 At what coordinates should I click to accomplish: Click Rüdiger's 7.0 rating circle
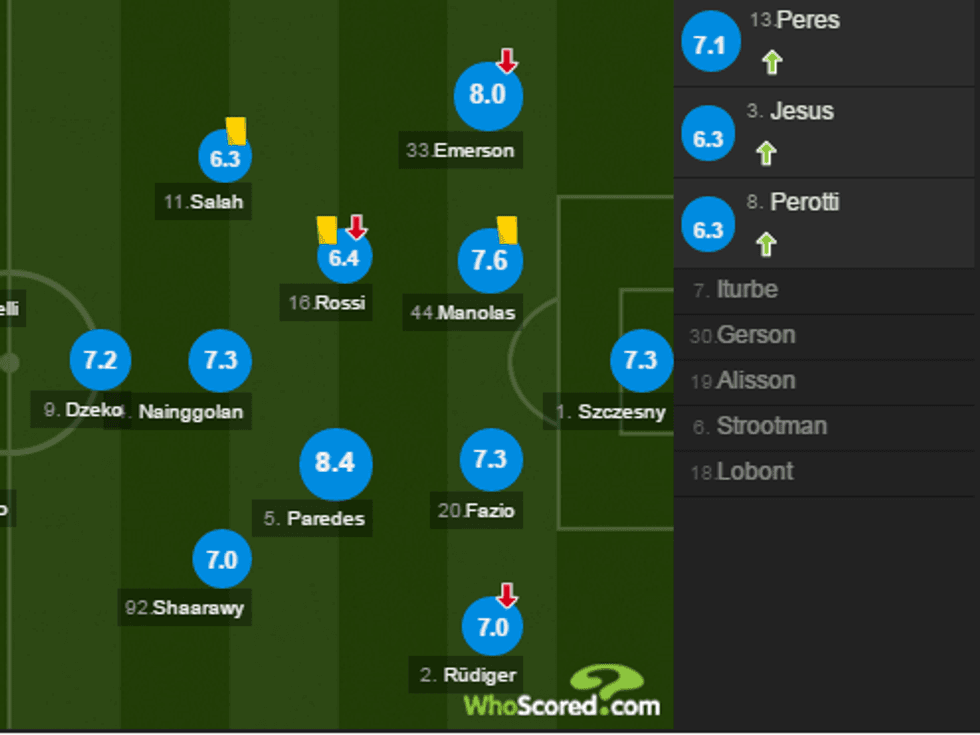click(493, 627)
